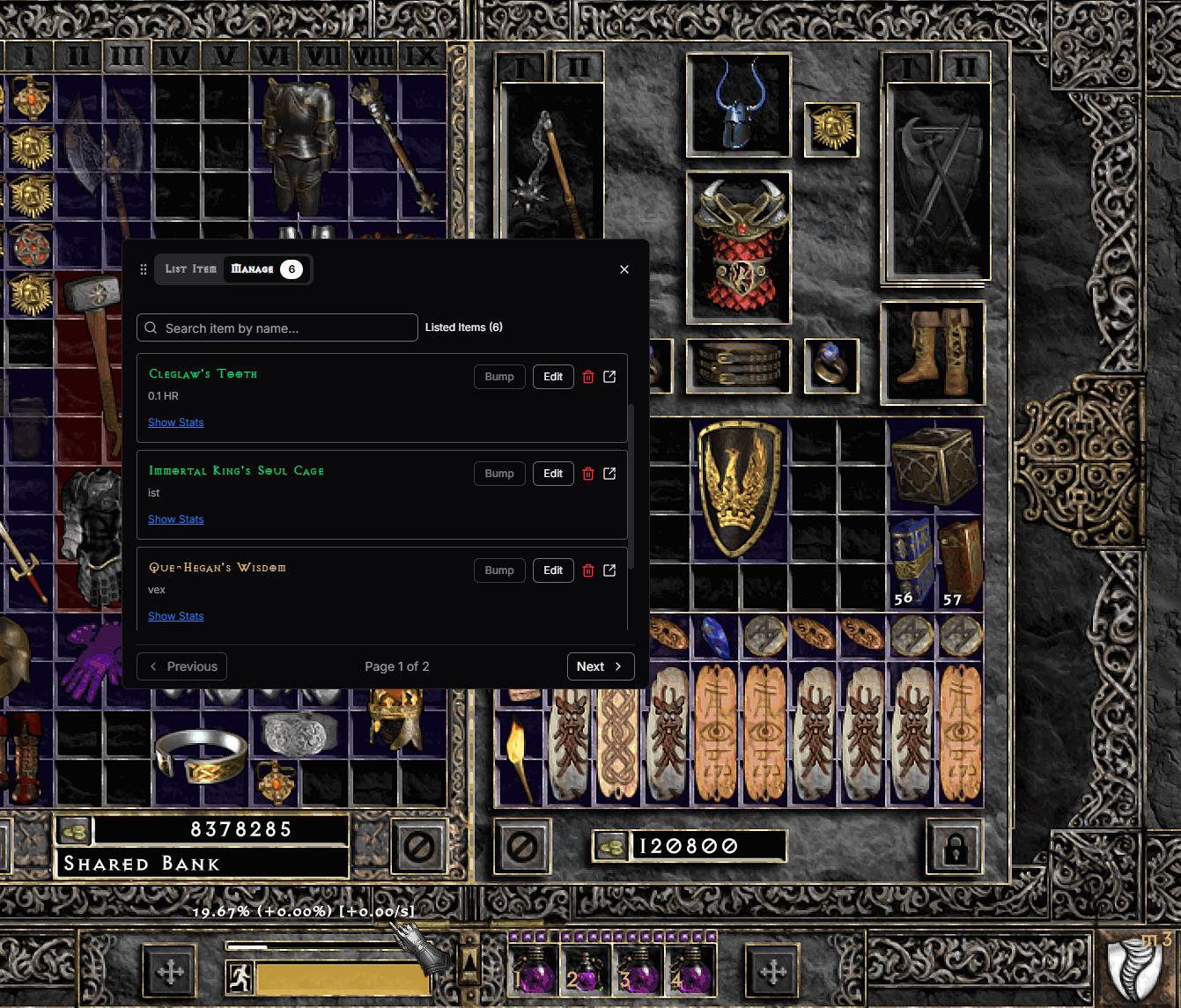Show stats for Que-Hegan's Wisdom

[176, 616]
